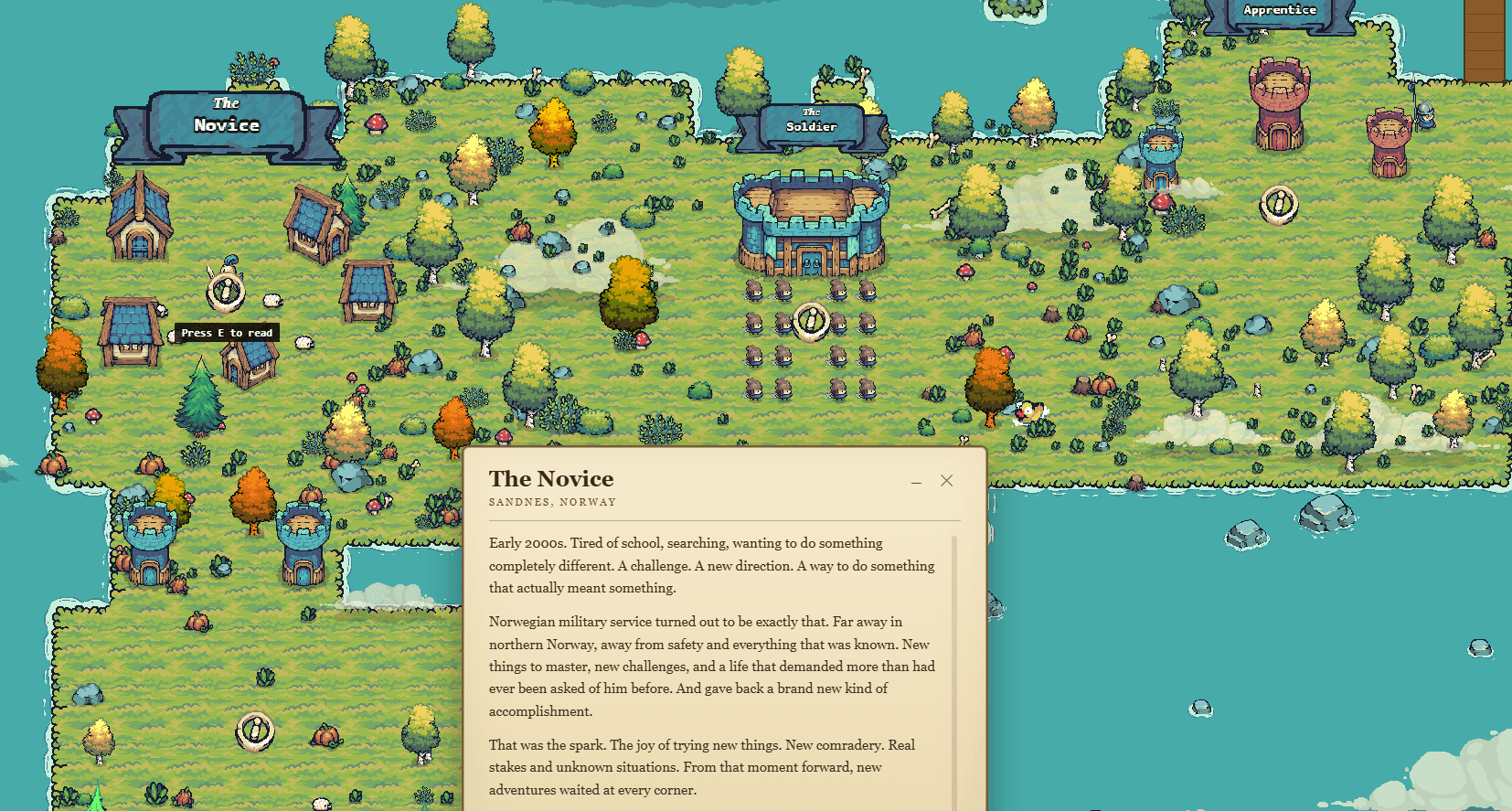Click the scroll marker inside the Soldier arena
The width and height of the screenshot is (1512, 811).
(810, 322)
